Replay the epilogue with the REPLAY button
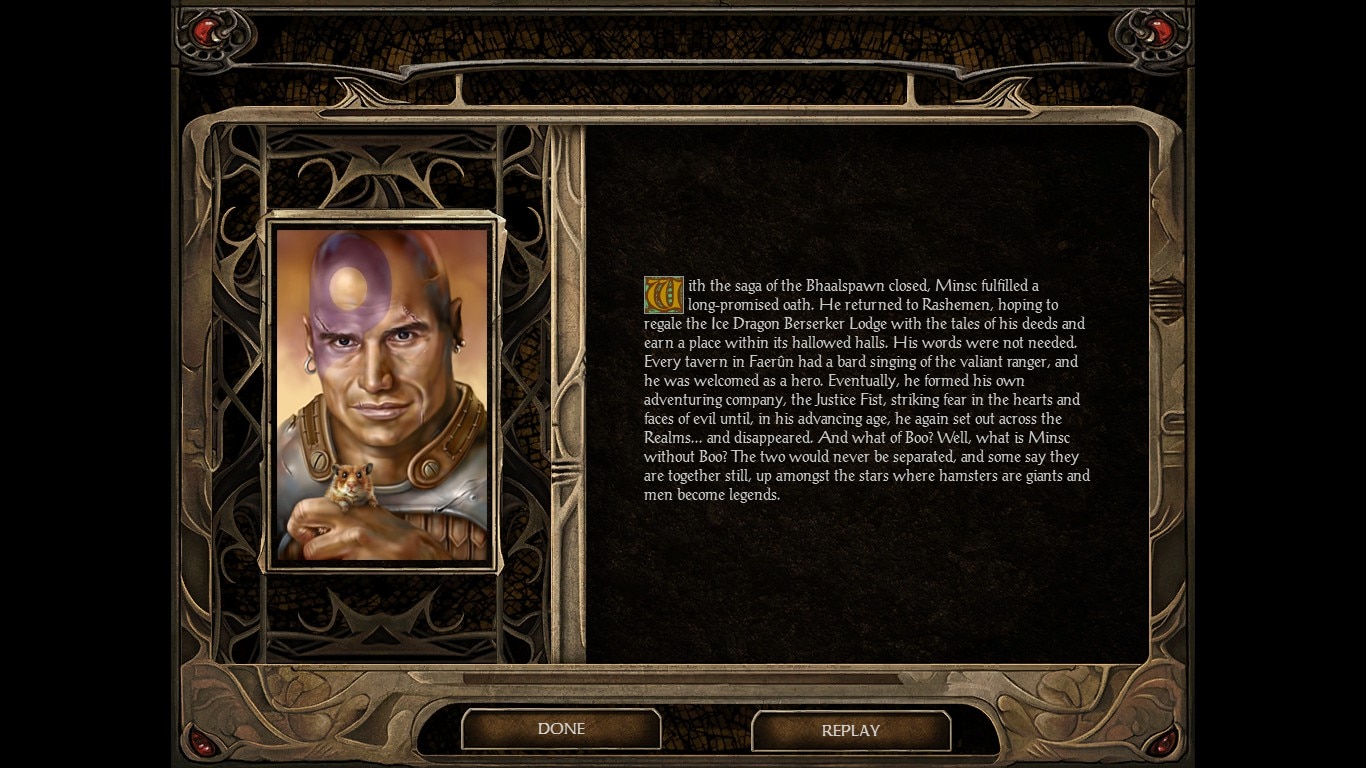This screenshot has height=768, width=1366. [850, 731]
